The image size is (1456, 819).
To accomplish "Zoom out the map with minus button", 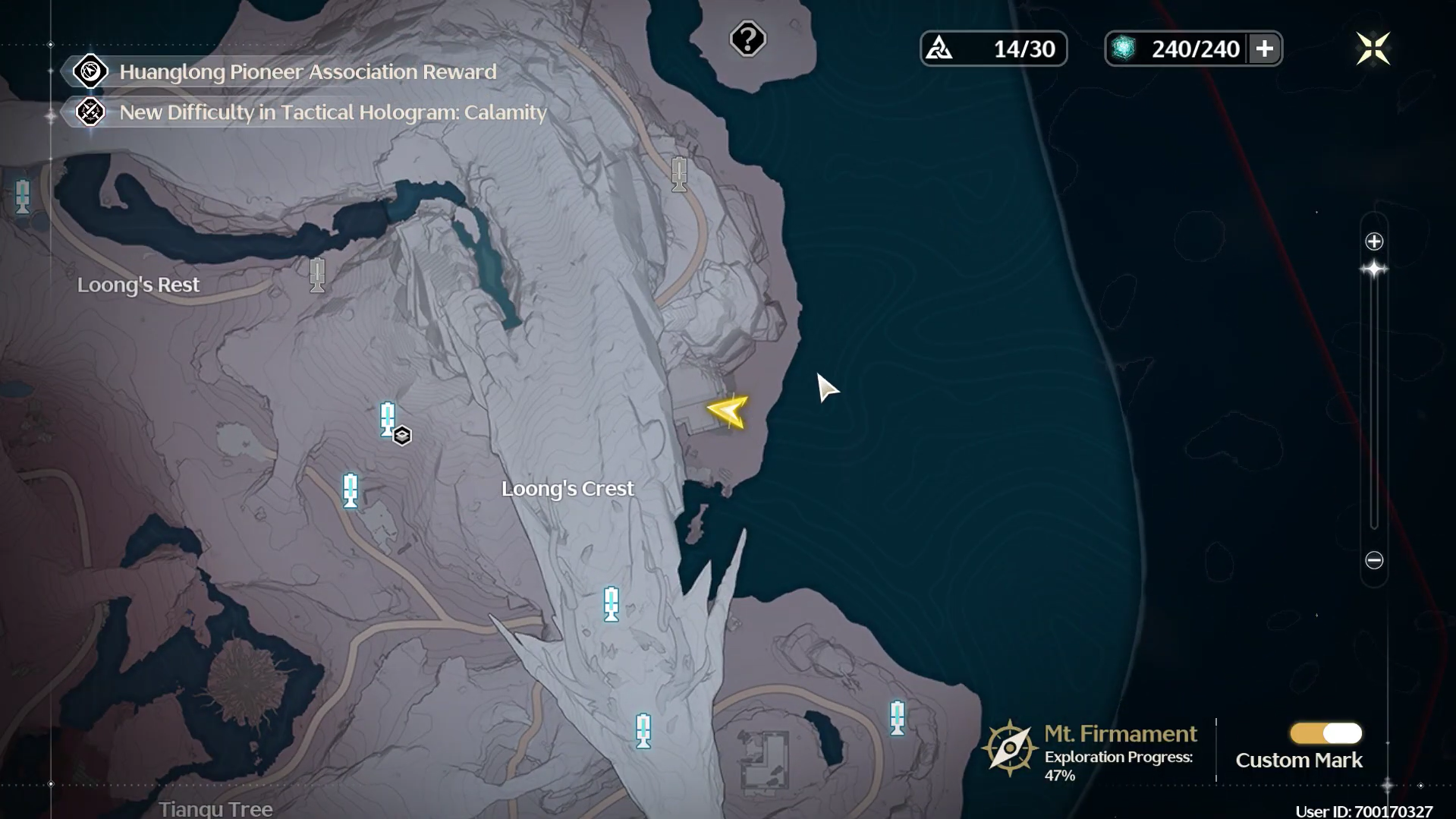I will coord(1374,560).
